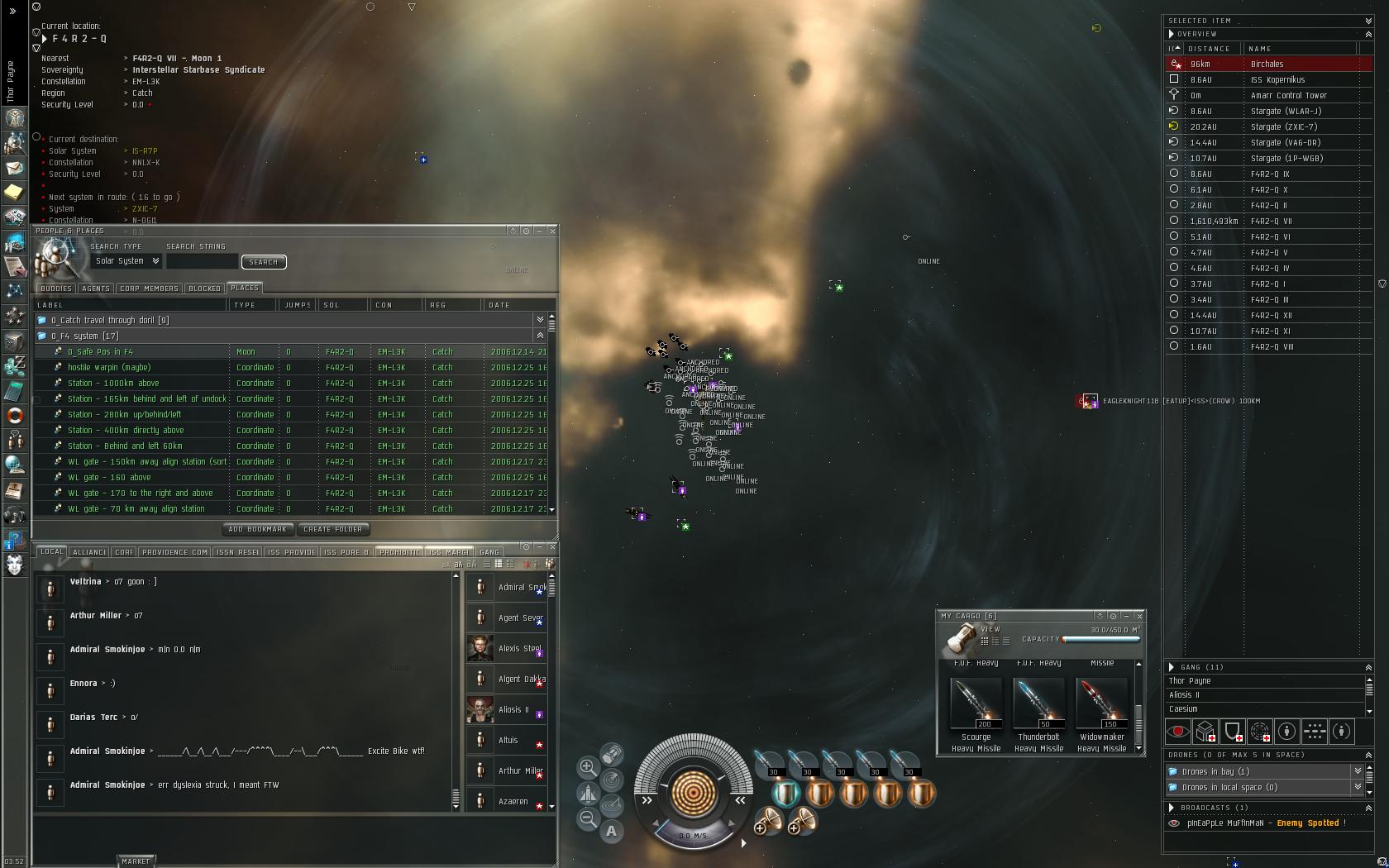Select Widowmaker Heavy Missile stack

1102,704
